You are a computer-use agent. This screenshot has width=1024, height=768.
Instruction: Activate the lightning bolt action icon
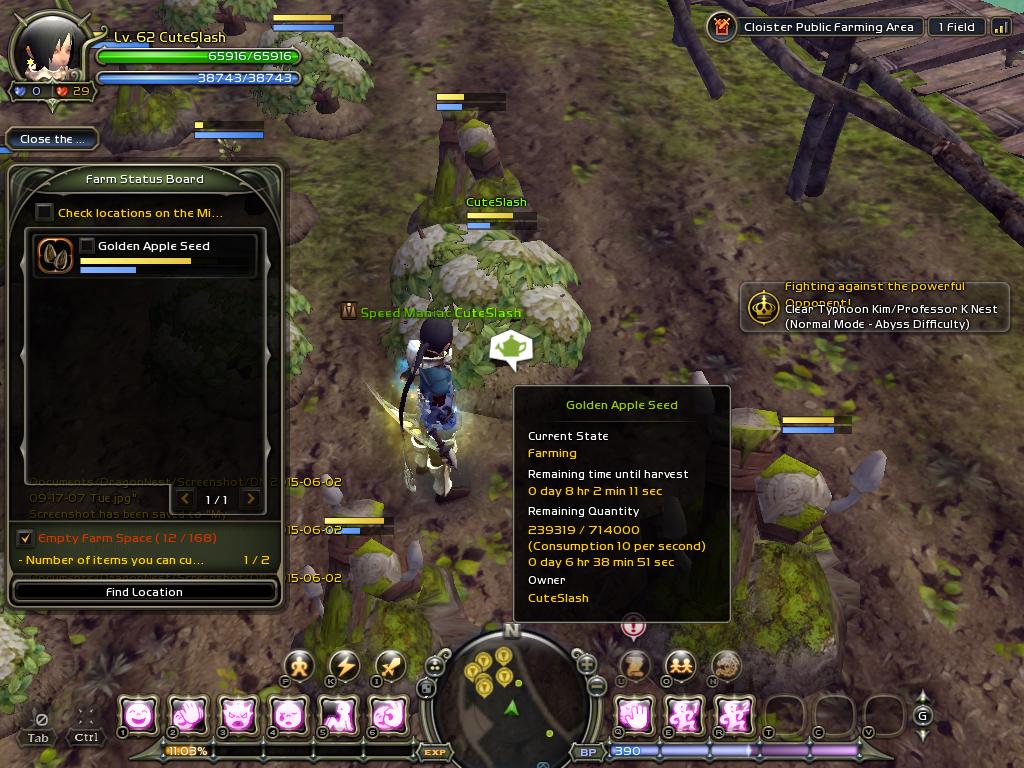[344, 666]
